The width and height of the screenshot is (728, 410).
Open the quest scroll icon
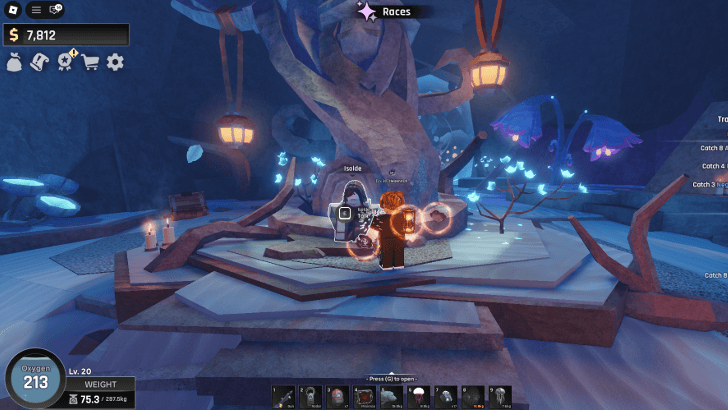coord(40,62)
